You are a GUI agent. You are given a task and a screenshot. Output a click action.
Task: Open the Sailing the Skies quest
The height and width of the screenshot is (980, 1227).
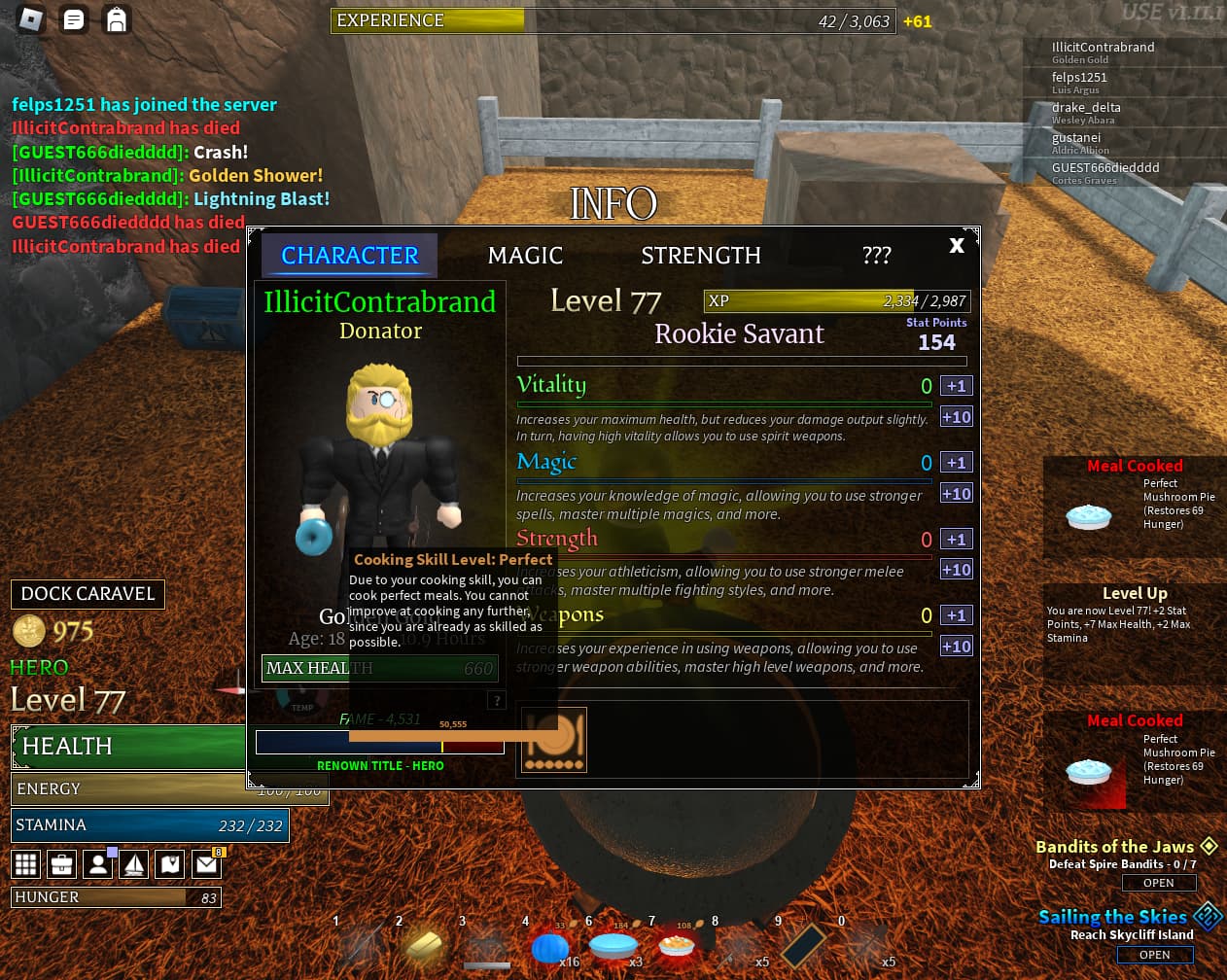point(1154,955)
